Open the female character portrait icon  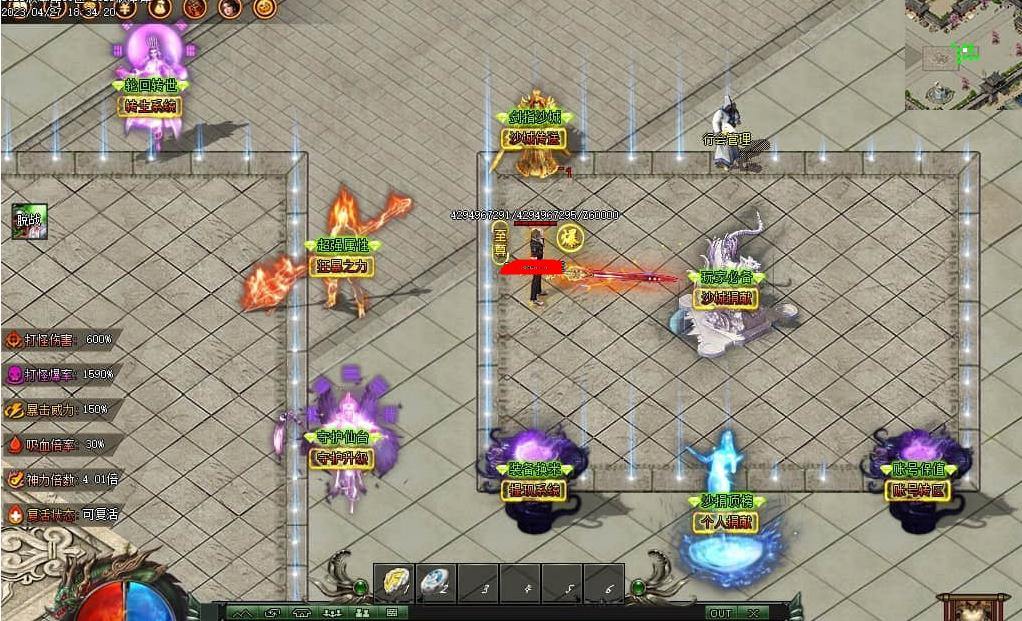[230, 9]
